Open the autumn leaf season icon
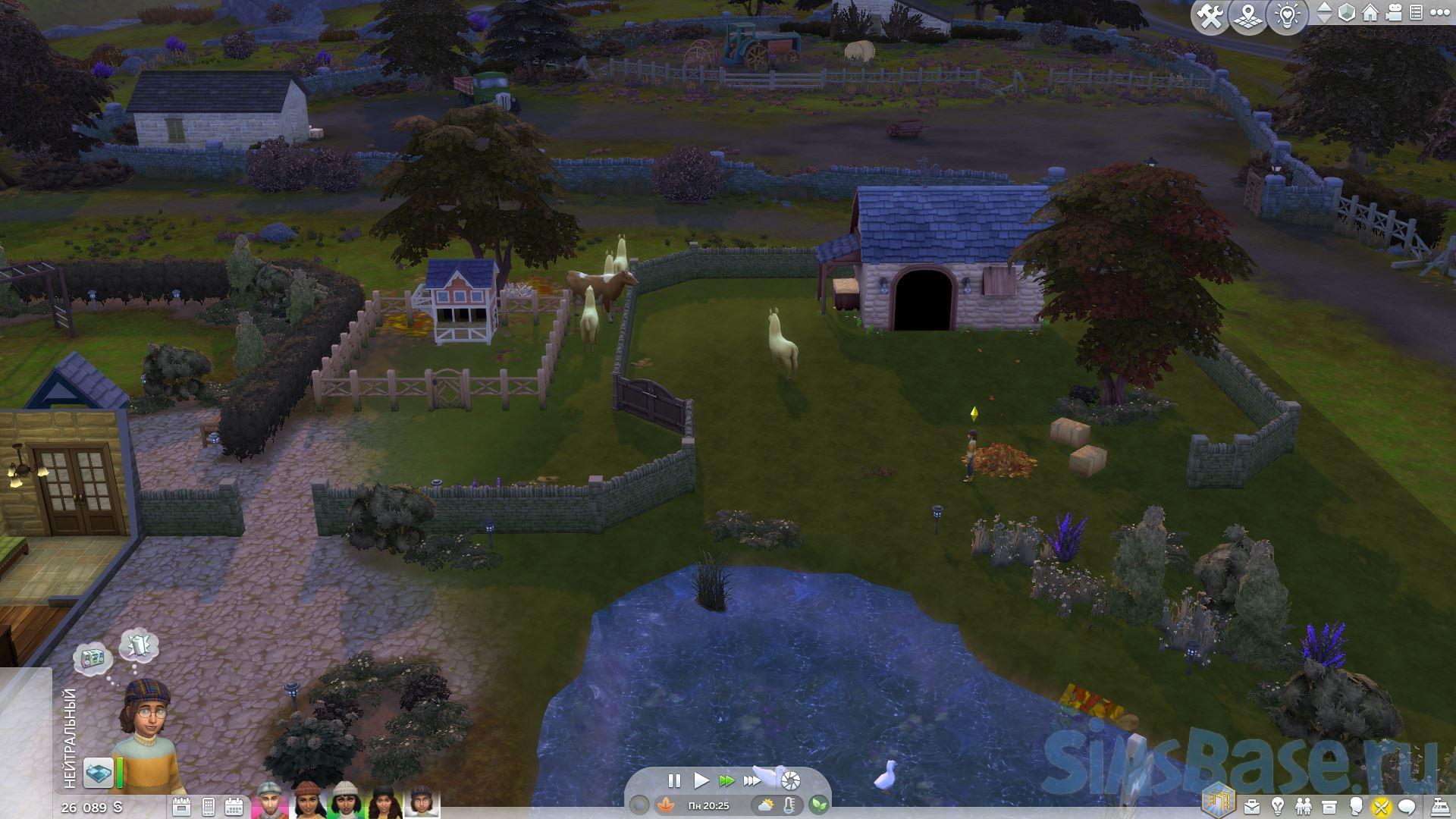 (x=666, y=805)
